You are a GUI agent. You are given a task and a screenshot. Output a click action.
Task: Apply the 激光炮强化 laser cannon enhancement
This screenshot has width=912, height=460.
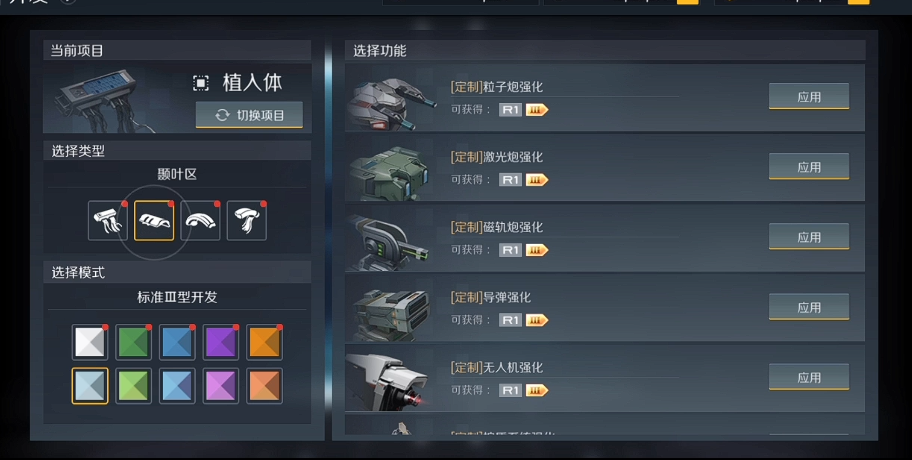[x=808, y=167]
